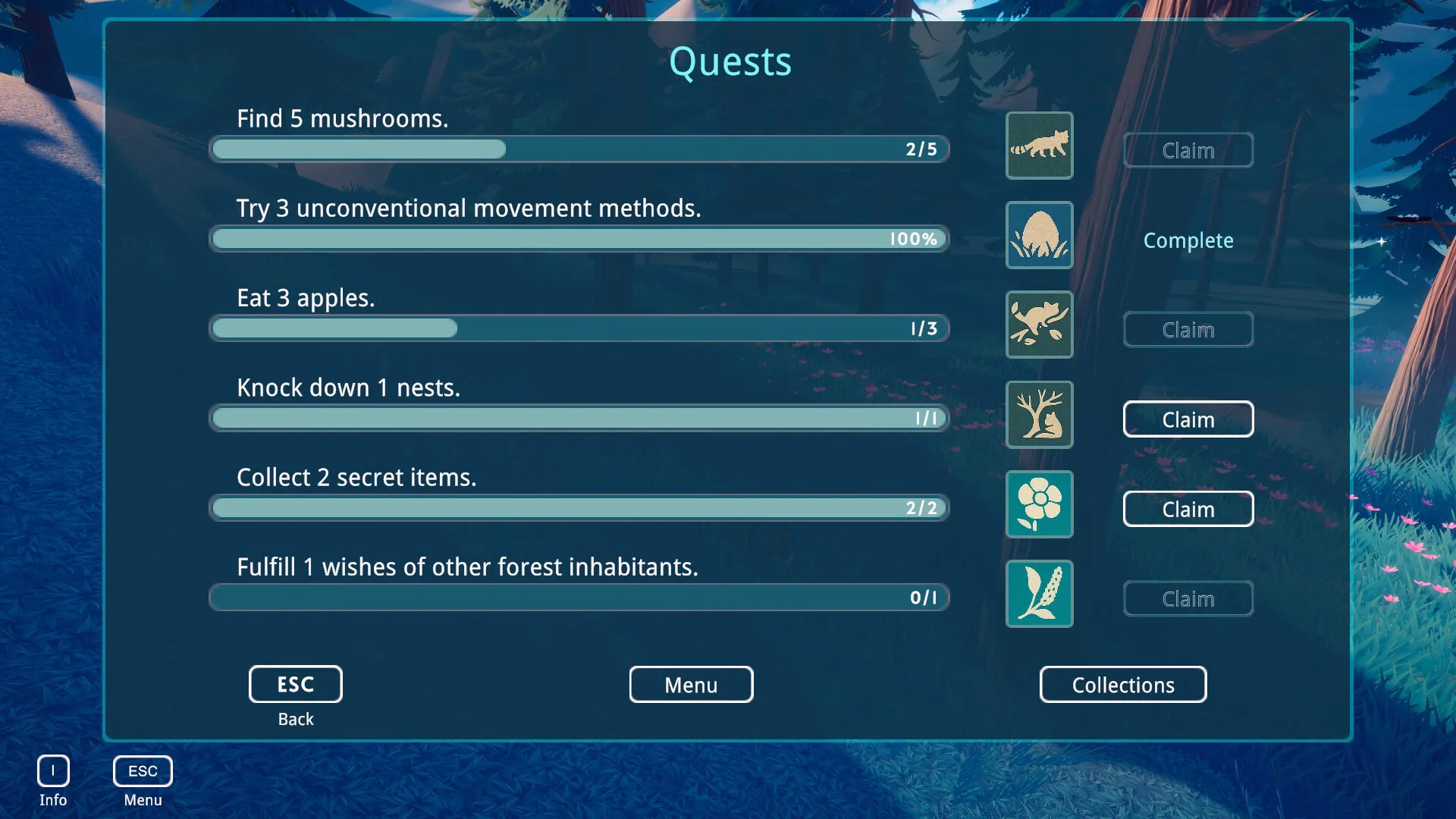This screenshot has height=819, width=1456.
Task: Select the raccoon reward icon
Action: 1039,146
